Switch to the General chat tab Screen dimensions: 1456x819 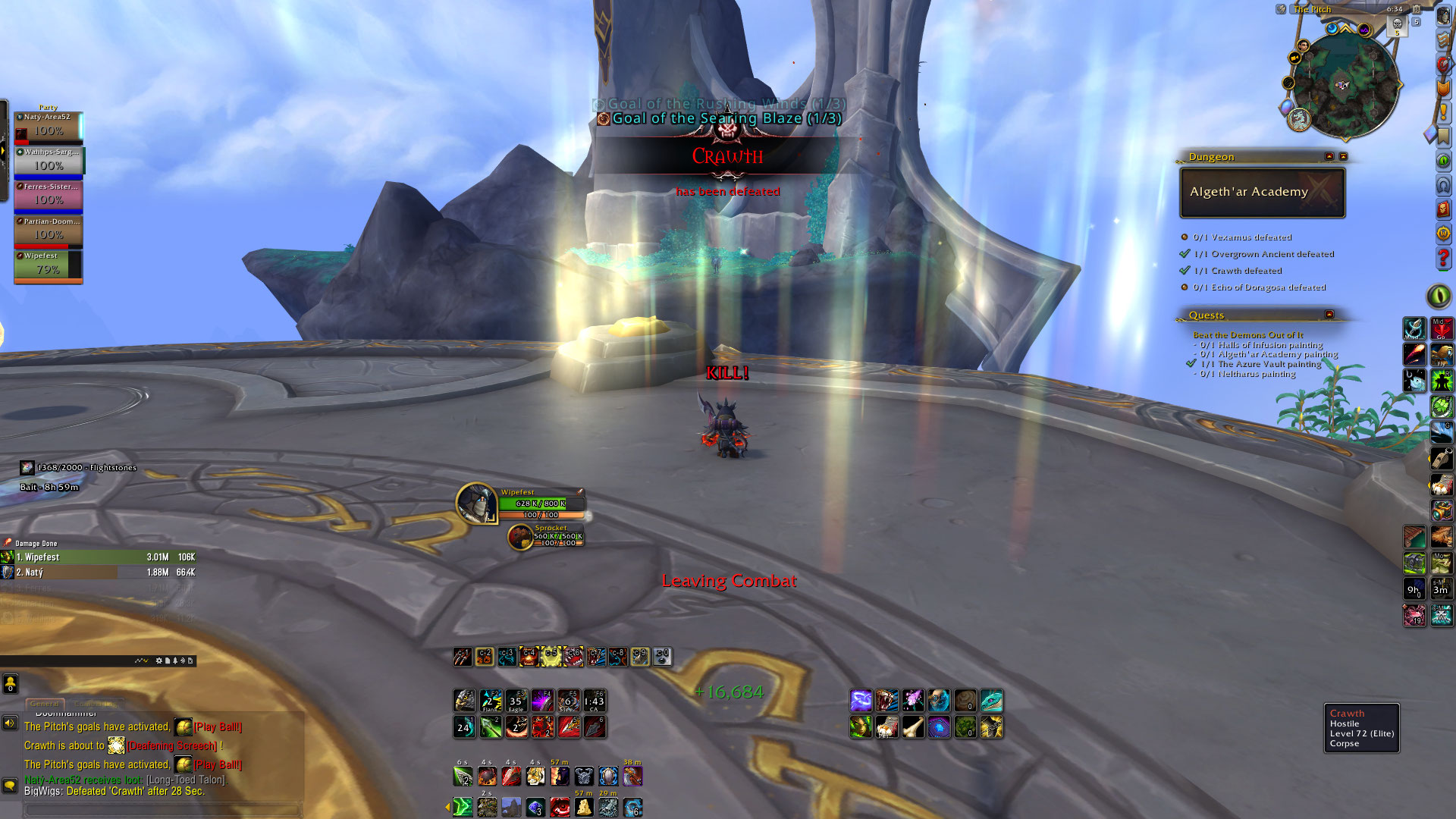tap(45, 704)
